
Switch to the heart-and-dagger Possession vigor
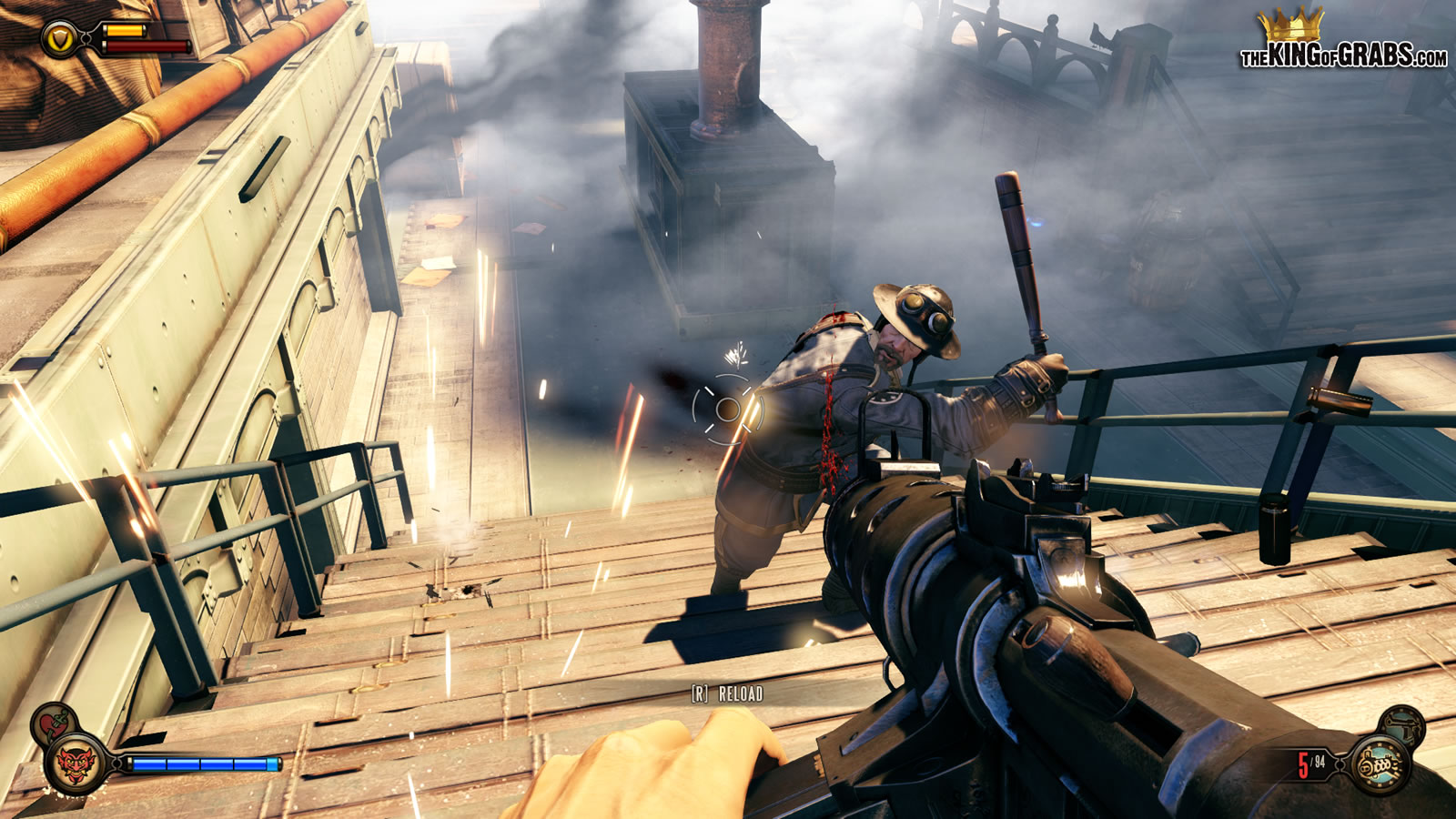coord(53,723)
